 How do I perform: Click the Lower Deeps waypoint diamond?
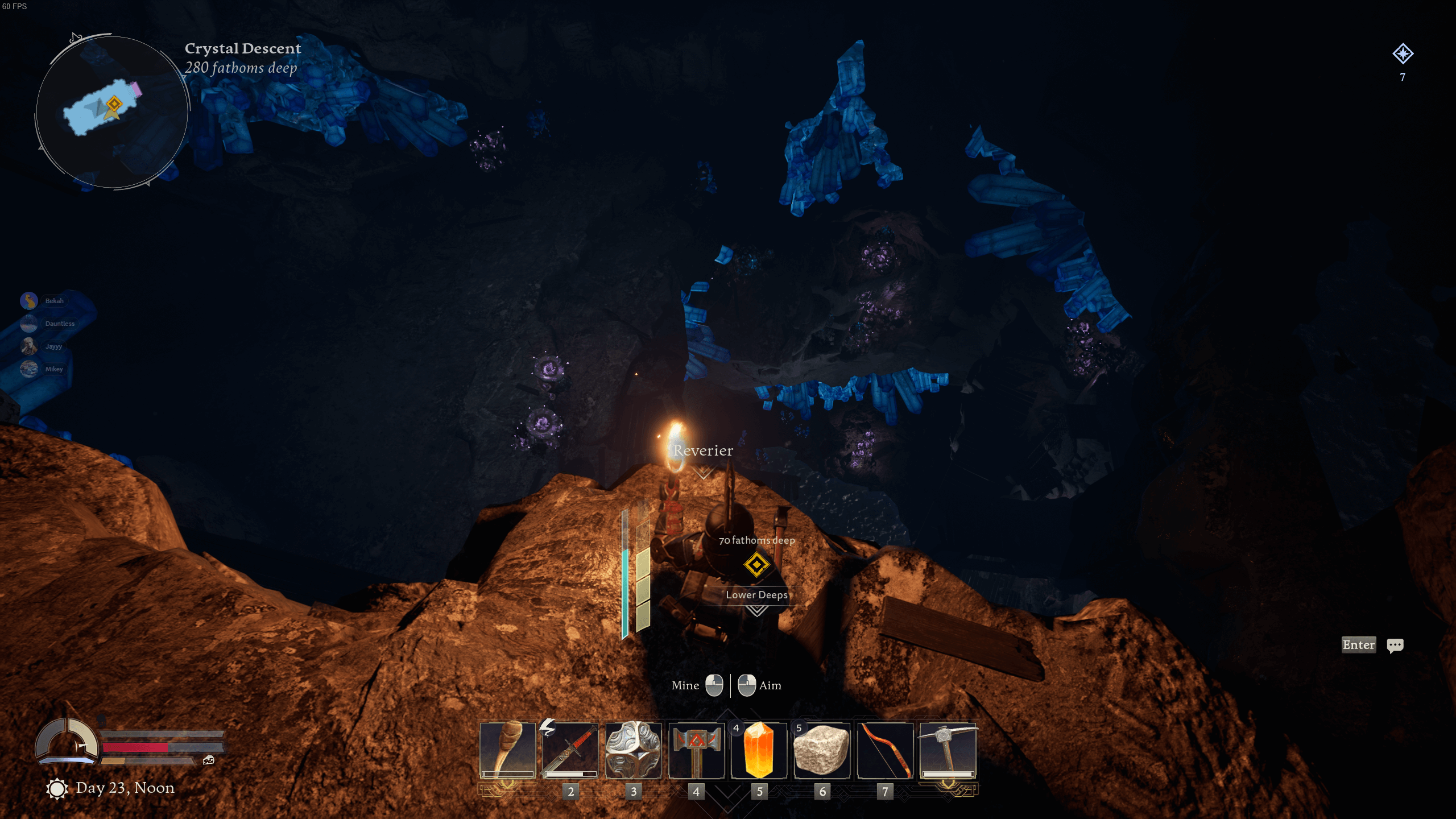pos(756,565)
